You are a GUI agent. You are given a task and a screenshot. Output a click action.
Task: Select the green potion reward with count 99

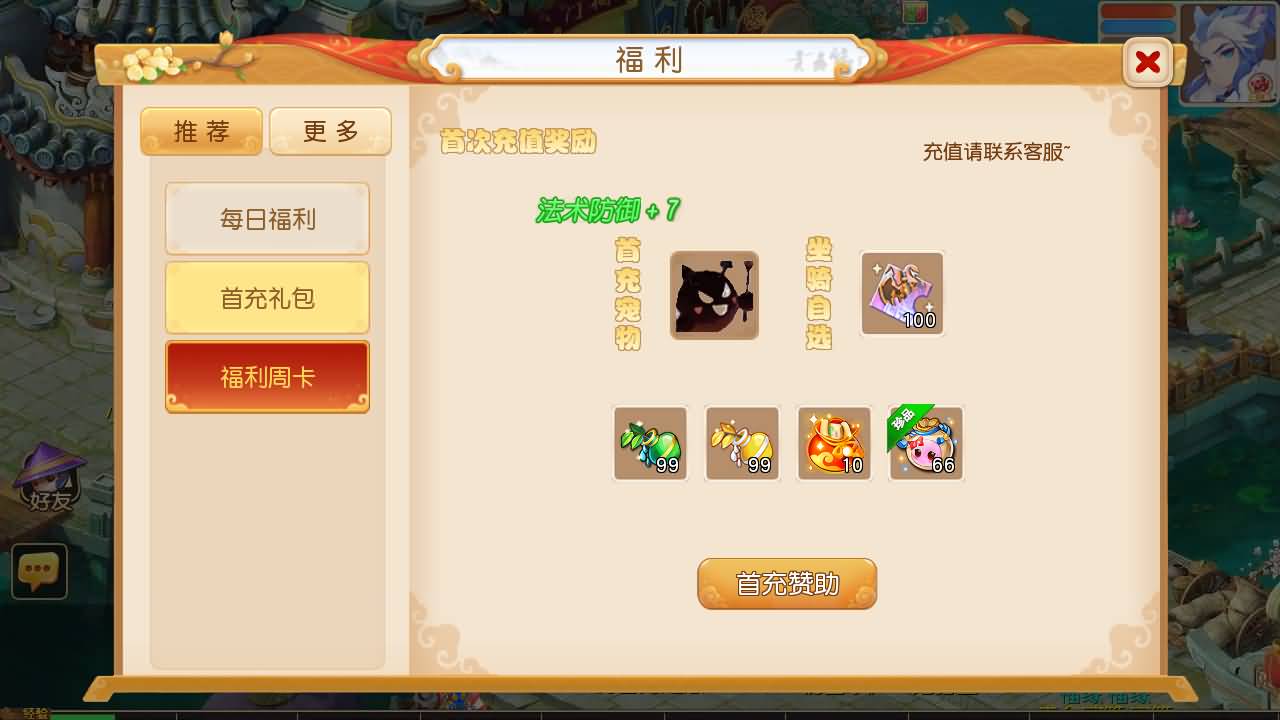650,443
